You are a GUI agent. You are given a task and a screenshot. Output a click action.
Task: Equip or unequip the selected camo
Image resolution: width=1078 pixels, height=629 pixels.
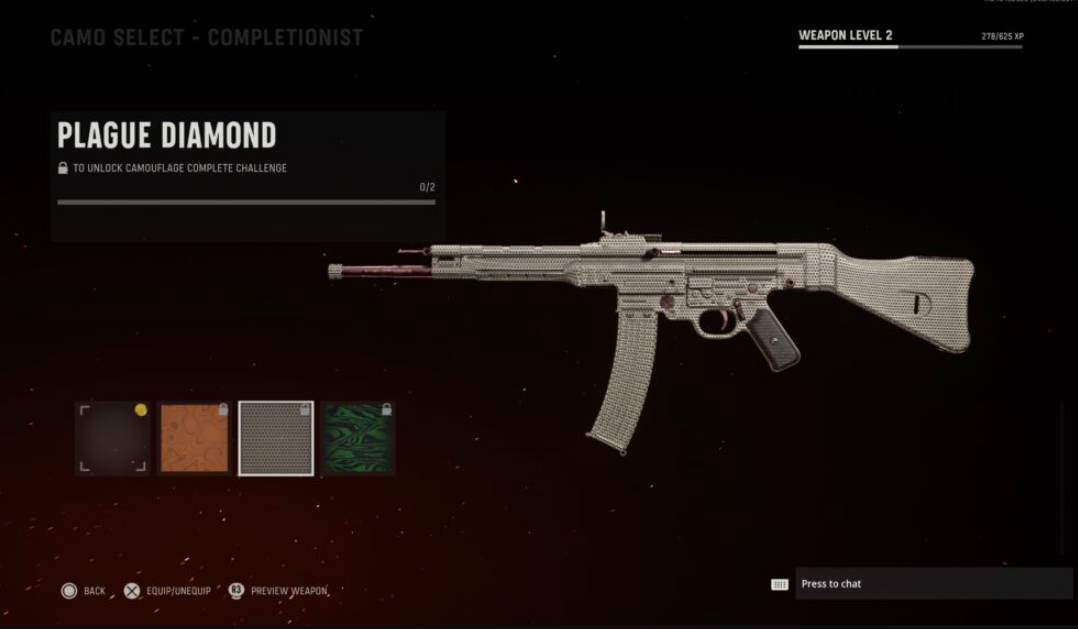click(167, 591)
